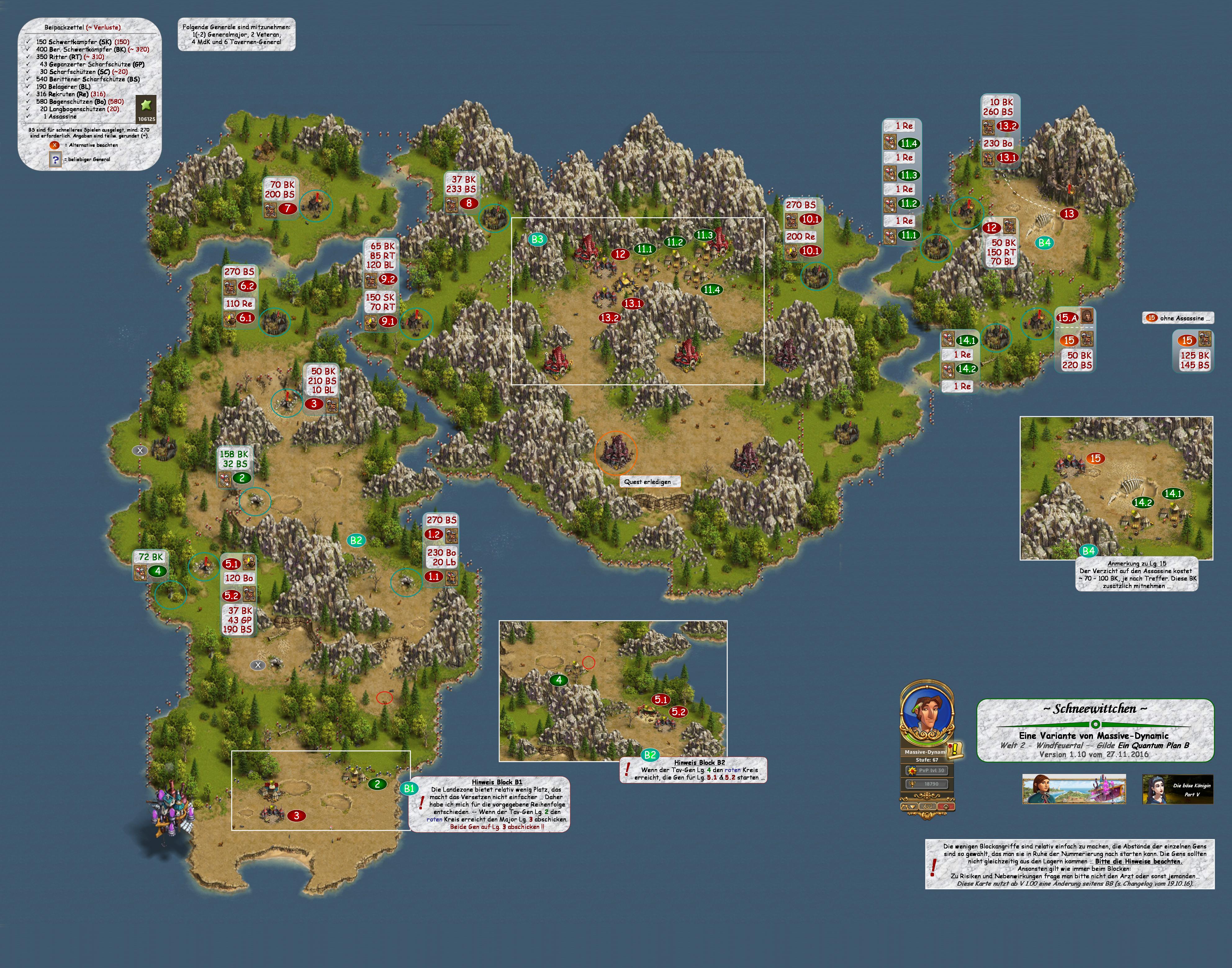Screen dimensions: 1232x968
Task: Open the gear settings dropdown button
Action: coord(909,806)
